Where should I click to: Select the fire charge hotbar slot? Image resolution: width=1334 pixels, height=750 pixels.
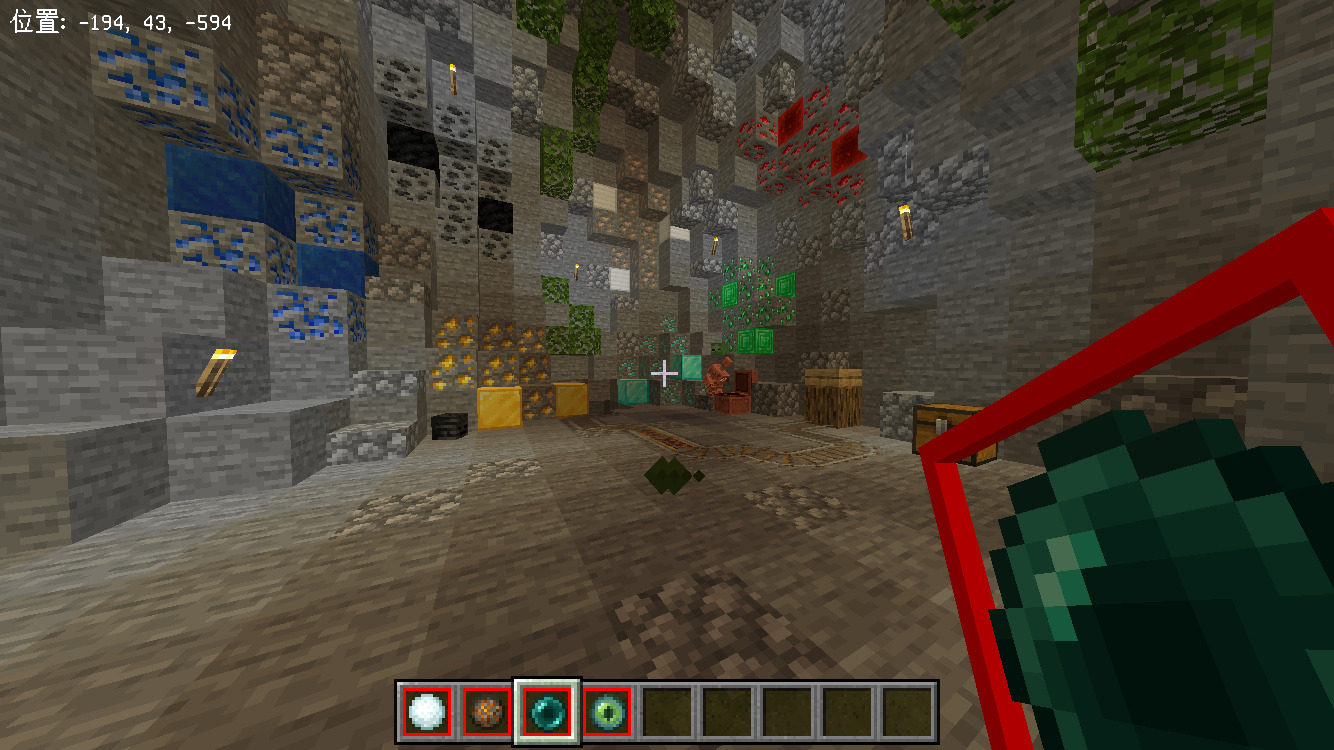click(487, 712)
